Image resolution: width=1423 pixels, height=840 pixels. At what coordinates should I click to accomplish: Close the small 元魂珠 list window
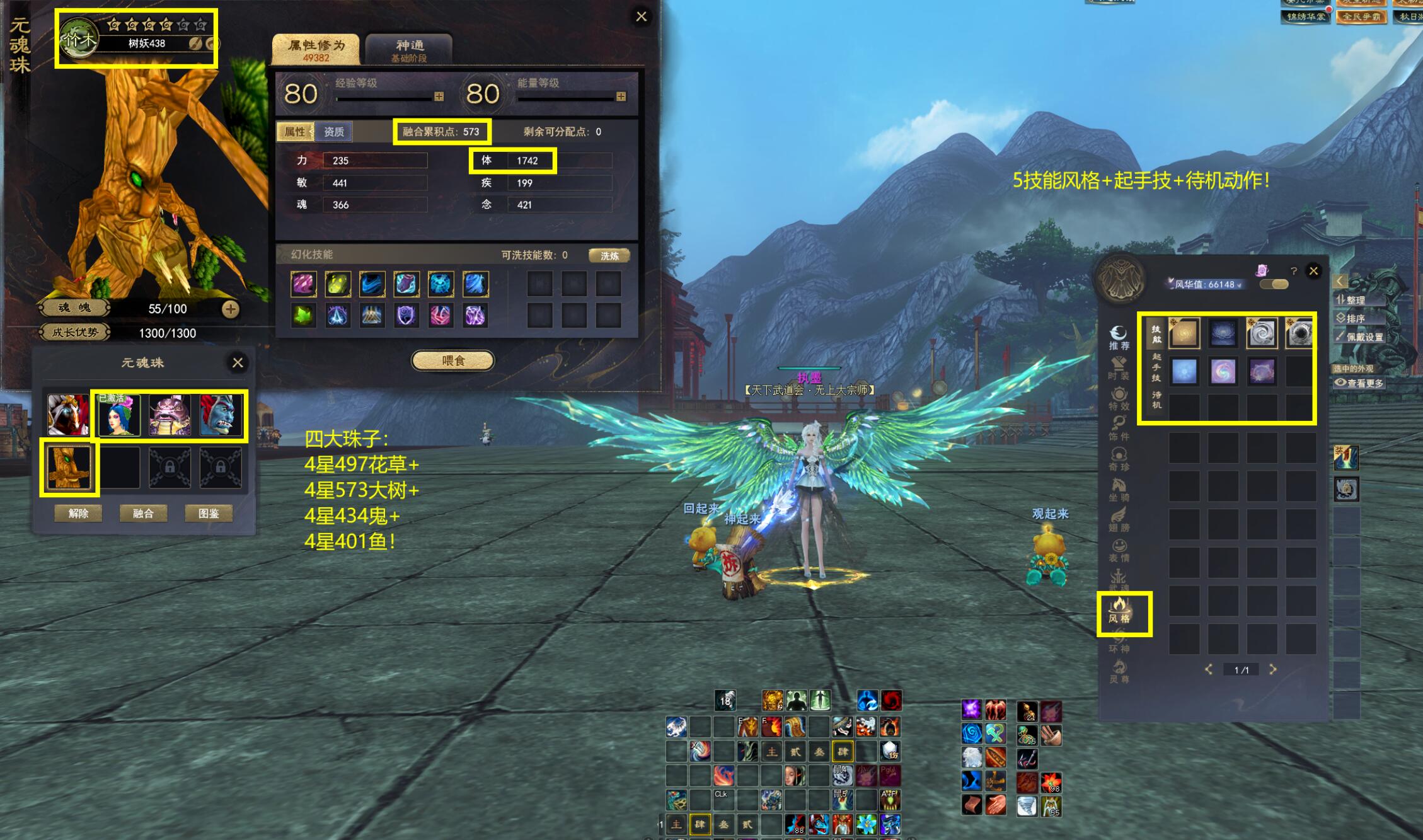[238, 362]
